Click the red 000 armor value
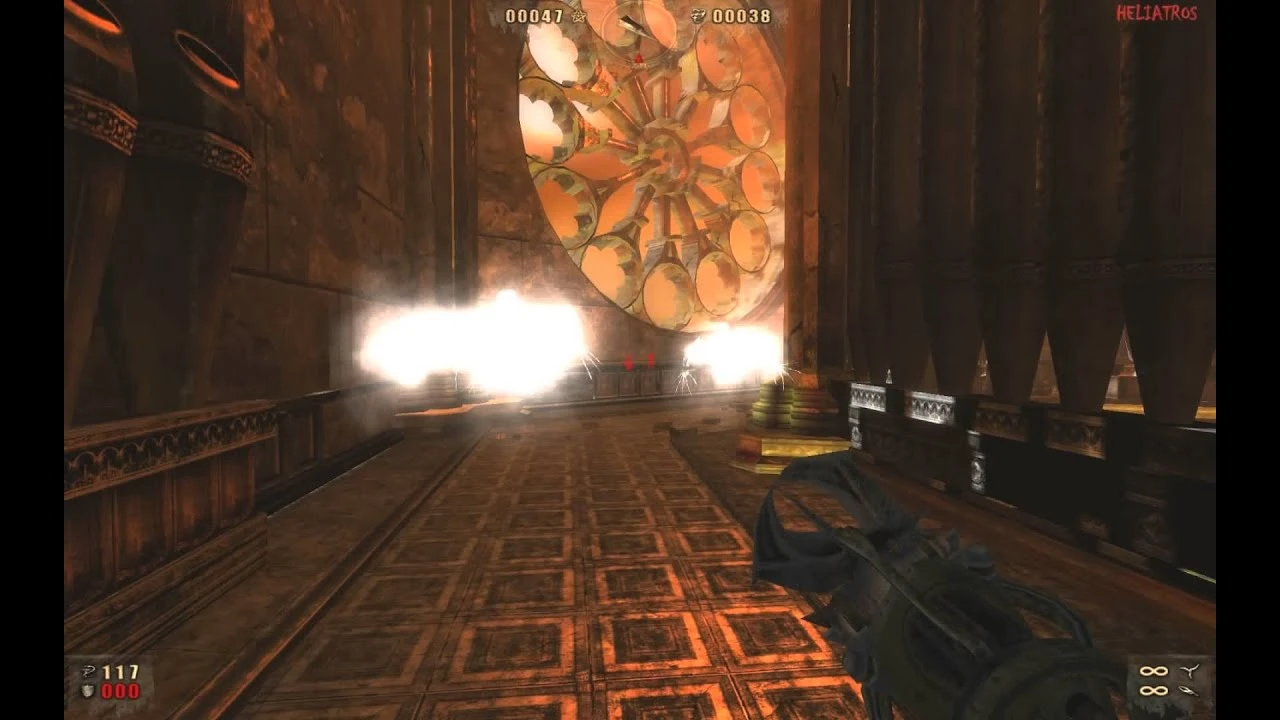The height and width of the screenshot is (720, 1280). [120, 692]
